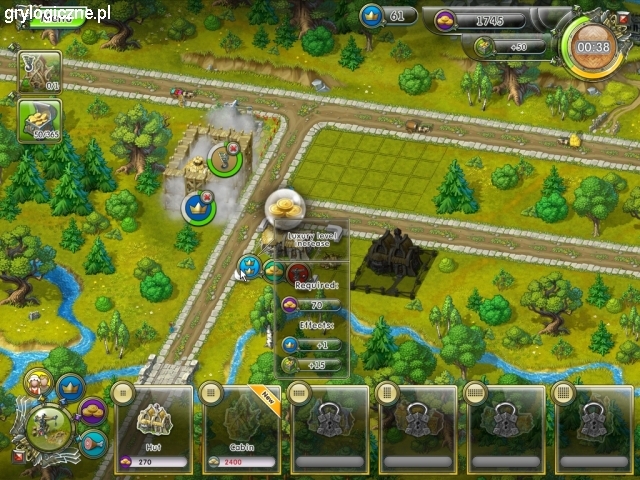
Task: Open the purple gold coins category
Action: pos(93,410)
